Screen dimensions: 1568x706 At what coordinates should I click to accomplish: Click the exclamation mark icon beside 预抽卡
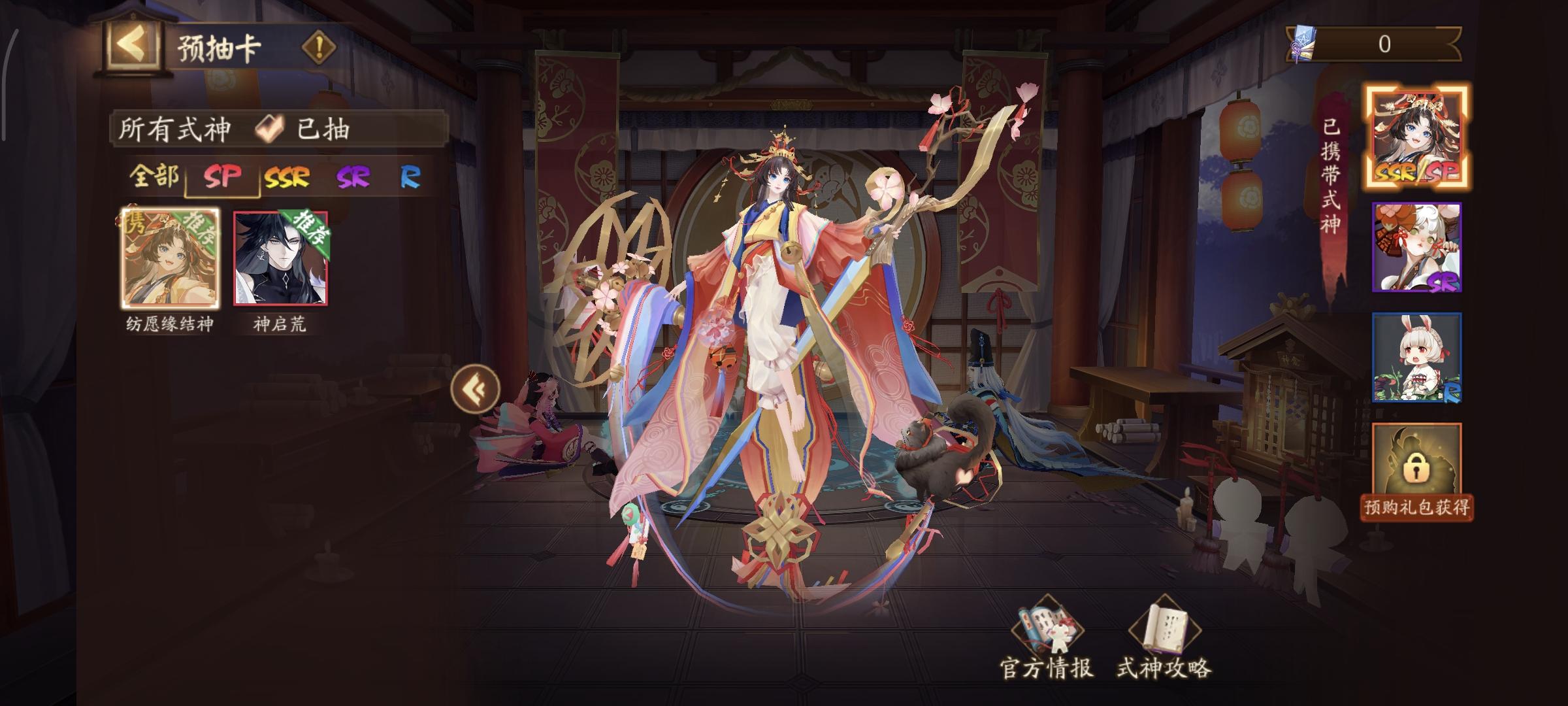click(x=318, y=46)
